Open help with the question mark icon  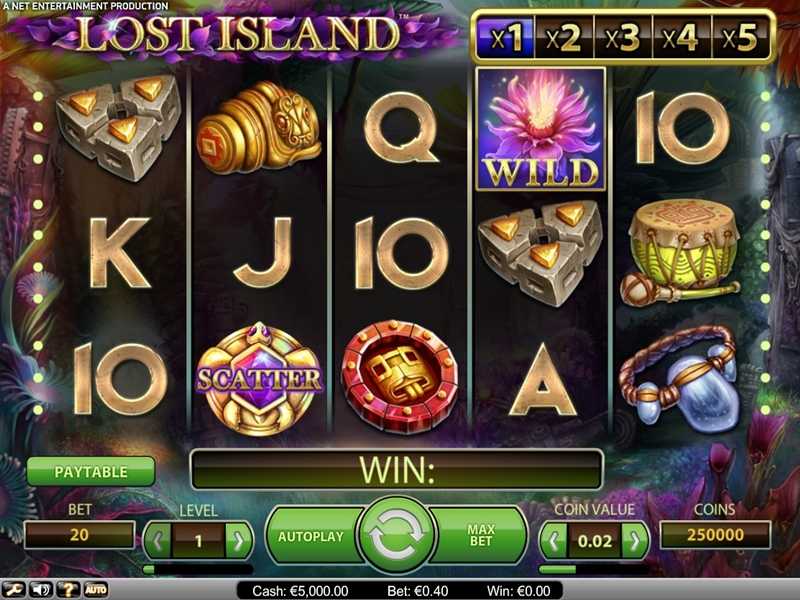(69, 590)
